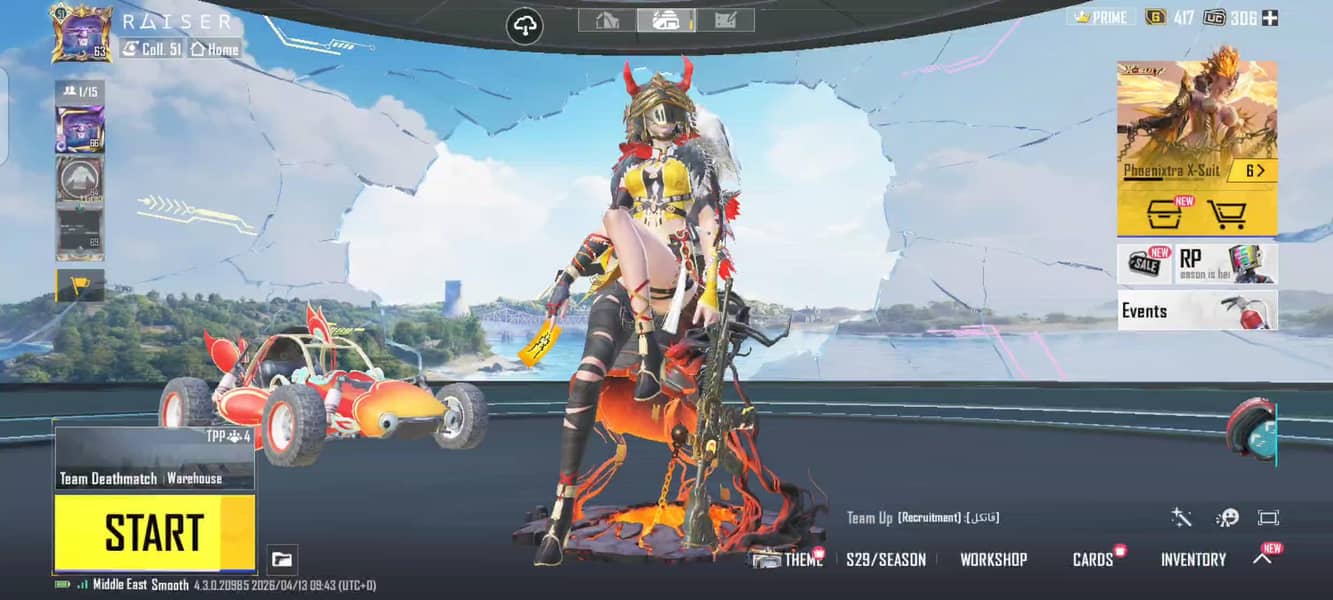
Task: Open the INVENTORY menu
Action: pos(1193,560)
